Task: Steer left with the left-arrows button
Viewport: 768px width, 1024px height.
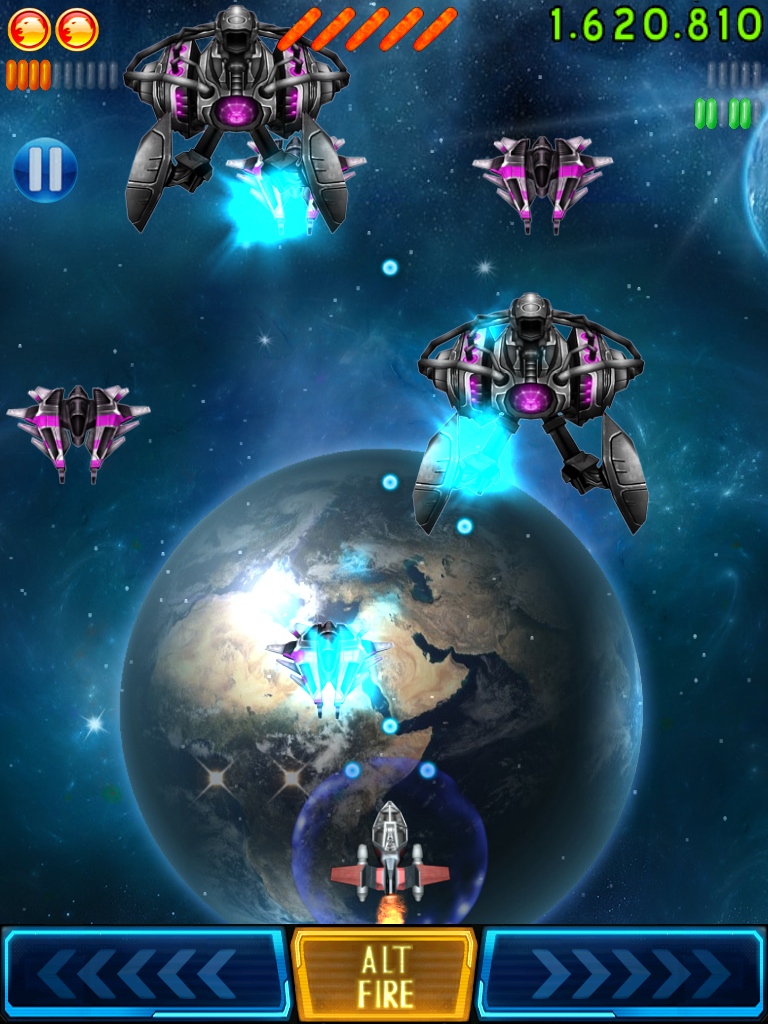Action: coord(146,974)
